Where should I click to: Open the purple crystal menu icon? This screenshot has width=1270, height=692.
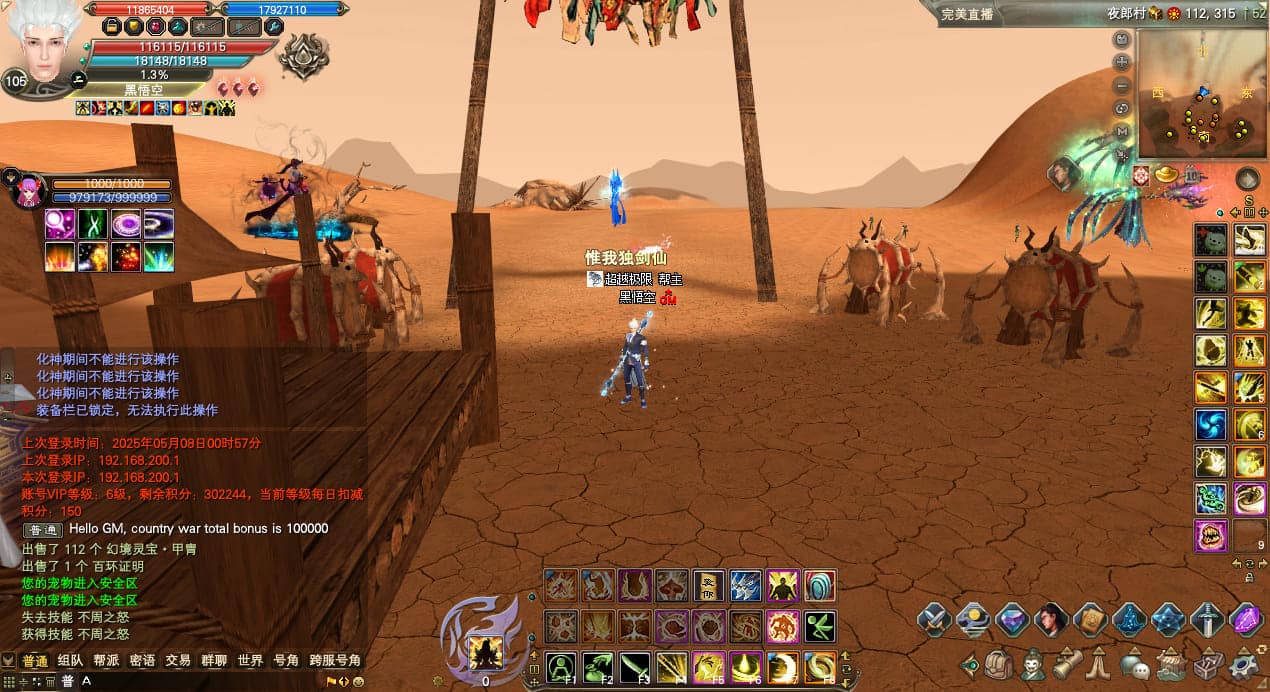[x=1245, y=620]
